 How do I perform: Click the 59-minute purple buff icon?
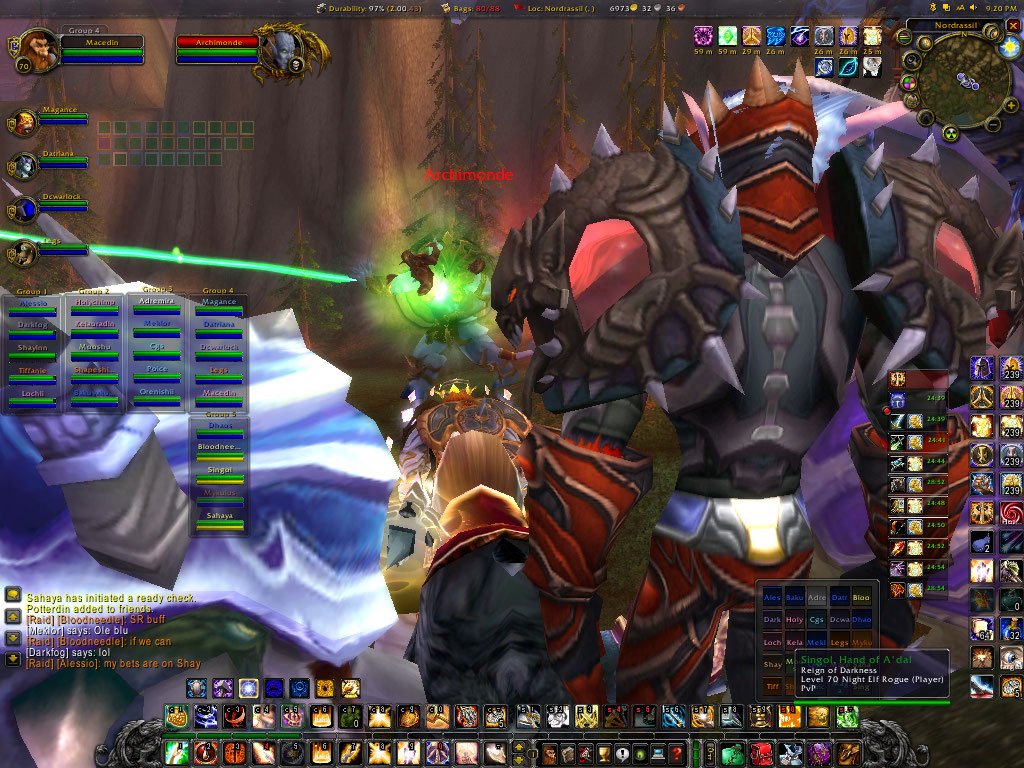click(x=703, y=37)
